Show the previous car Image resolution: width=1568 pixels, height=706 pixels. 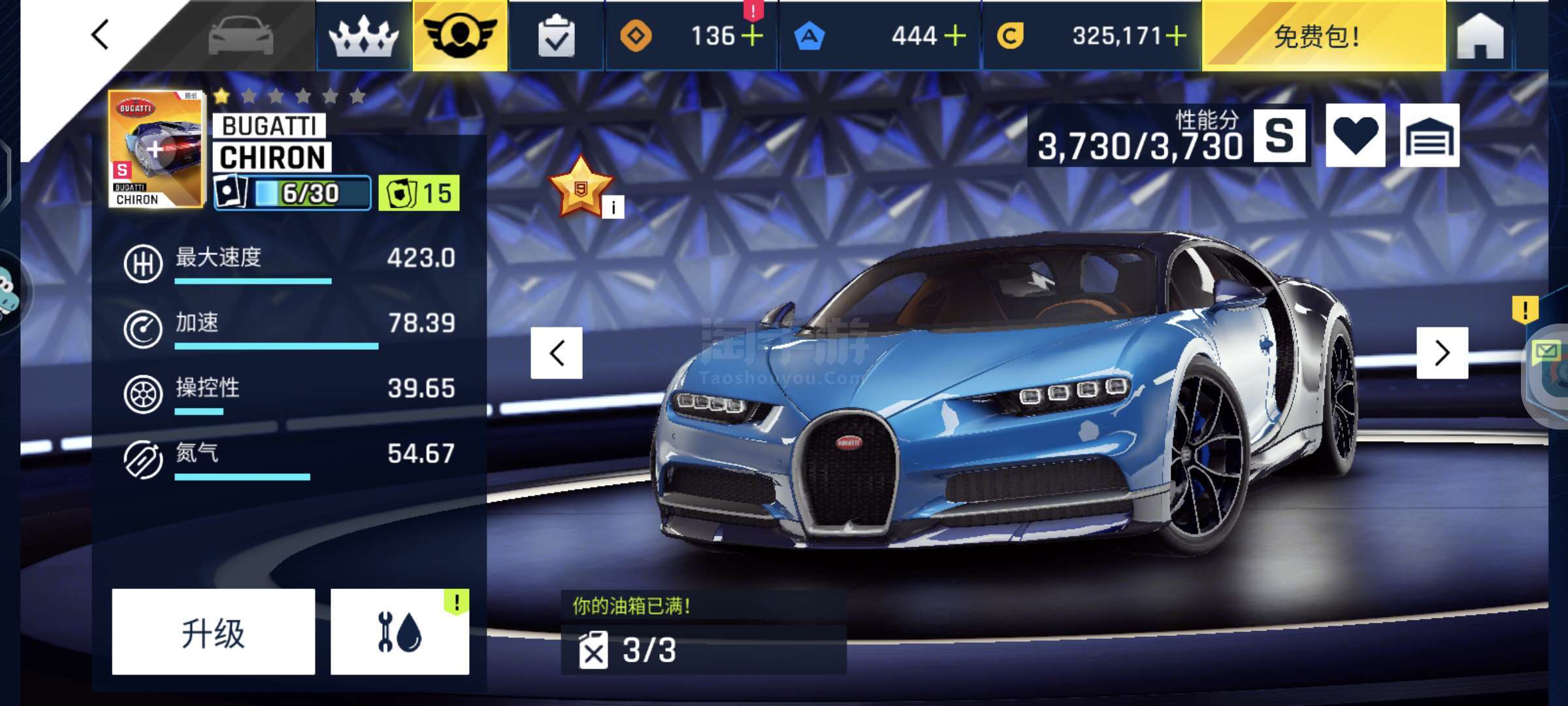(557, 353)
